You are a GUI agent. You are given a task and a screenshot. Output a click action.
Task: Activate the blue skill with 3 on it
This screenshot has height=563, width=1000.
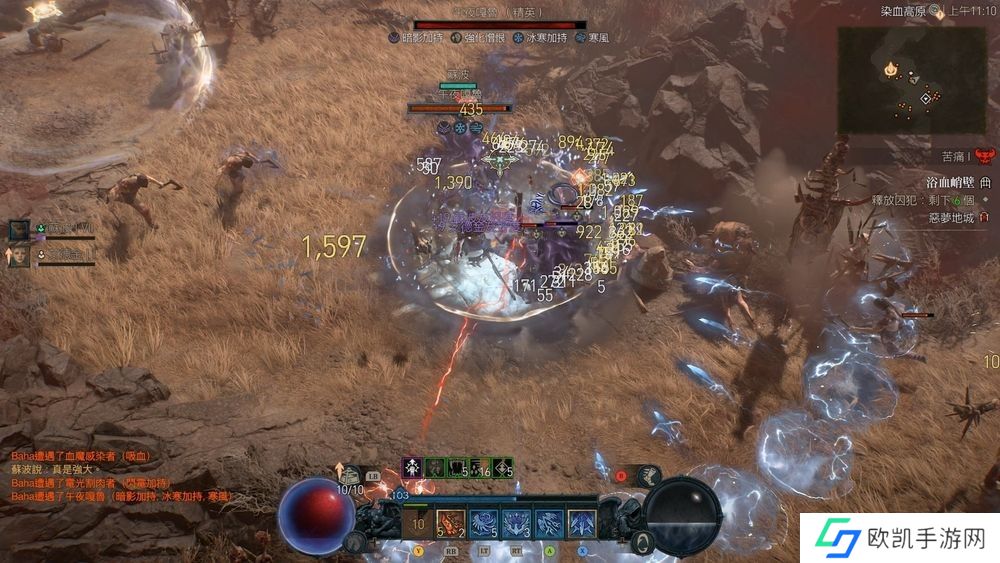click(516, 522)
